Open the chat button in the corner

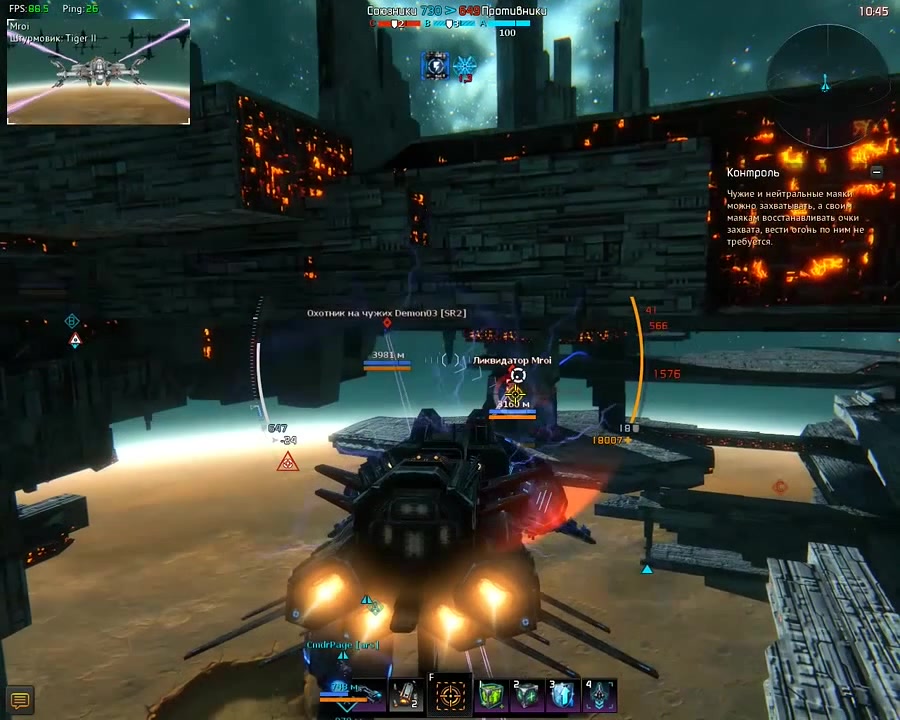pos(19,699)
